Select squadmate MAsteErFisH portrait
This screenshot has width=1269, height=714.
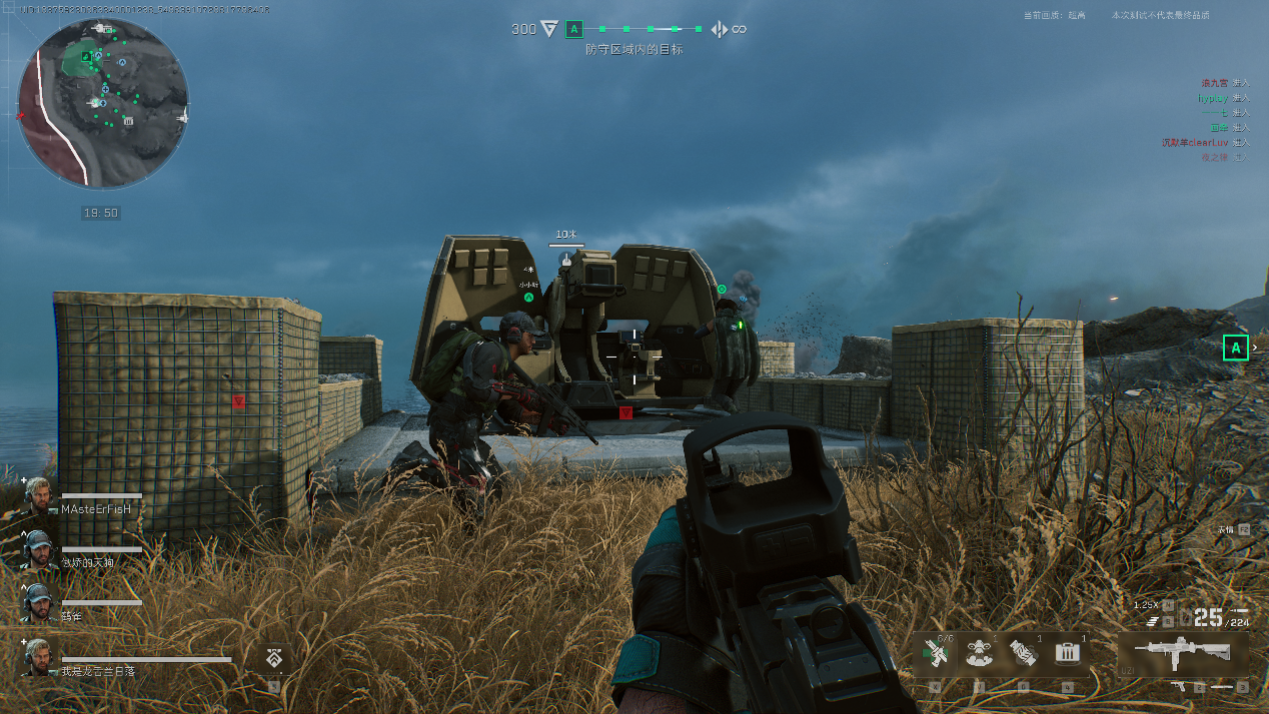[x=39, y=496]
